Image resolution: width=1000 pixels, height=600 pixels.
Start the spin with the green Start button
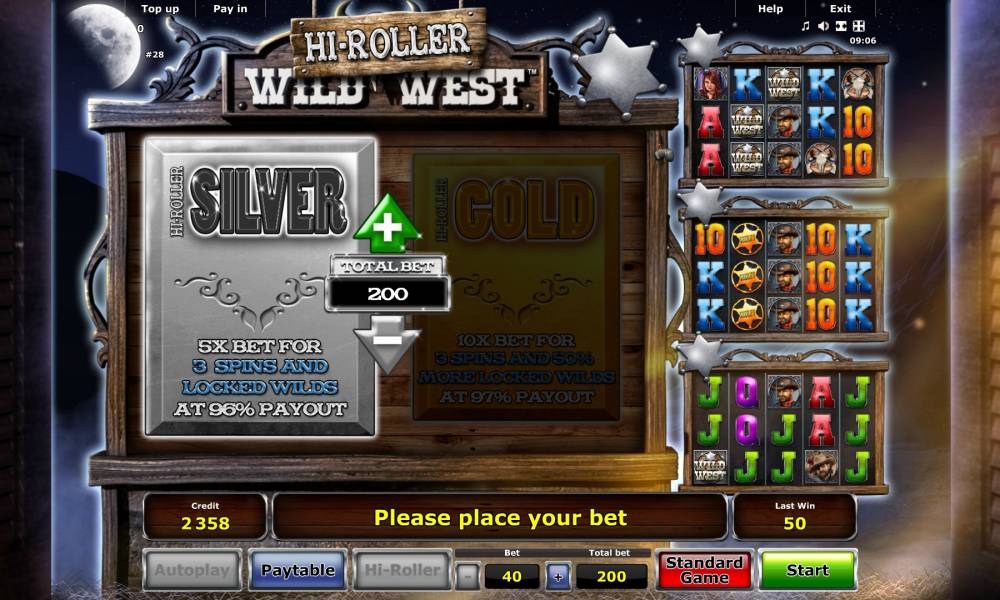click(x=807, y=570)
